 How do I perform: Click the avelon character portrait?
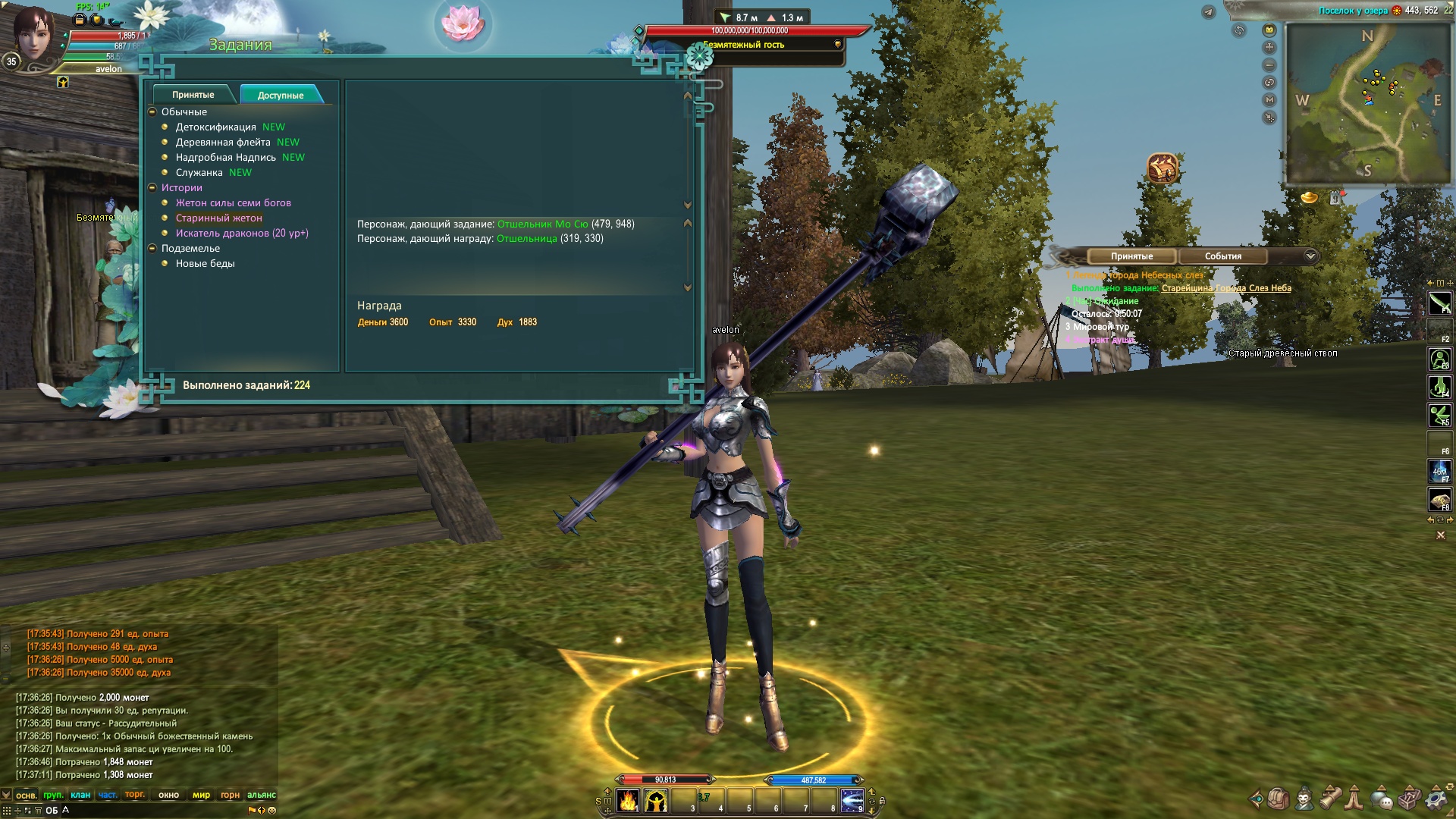(33, 34)
